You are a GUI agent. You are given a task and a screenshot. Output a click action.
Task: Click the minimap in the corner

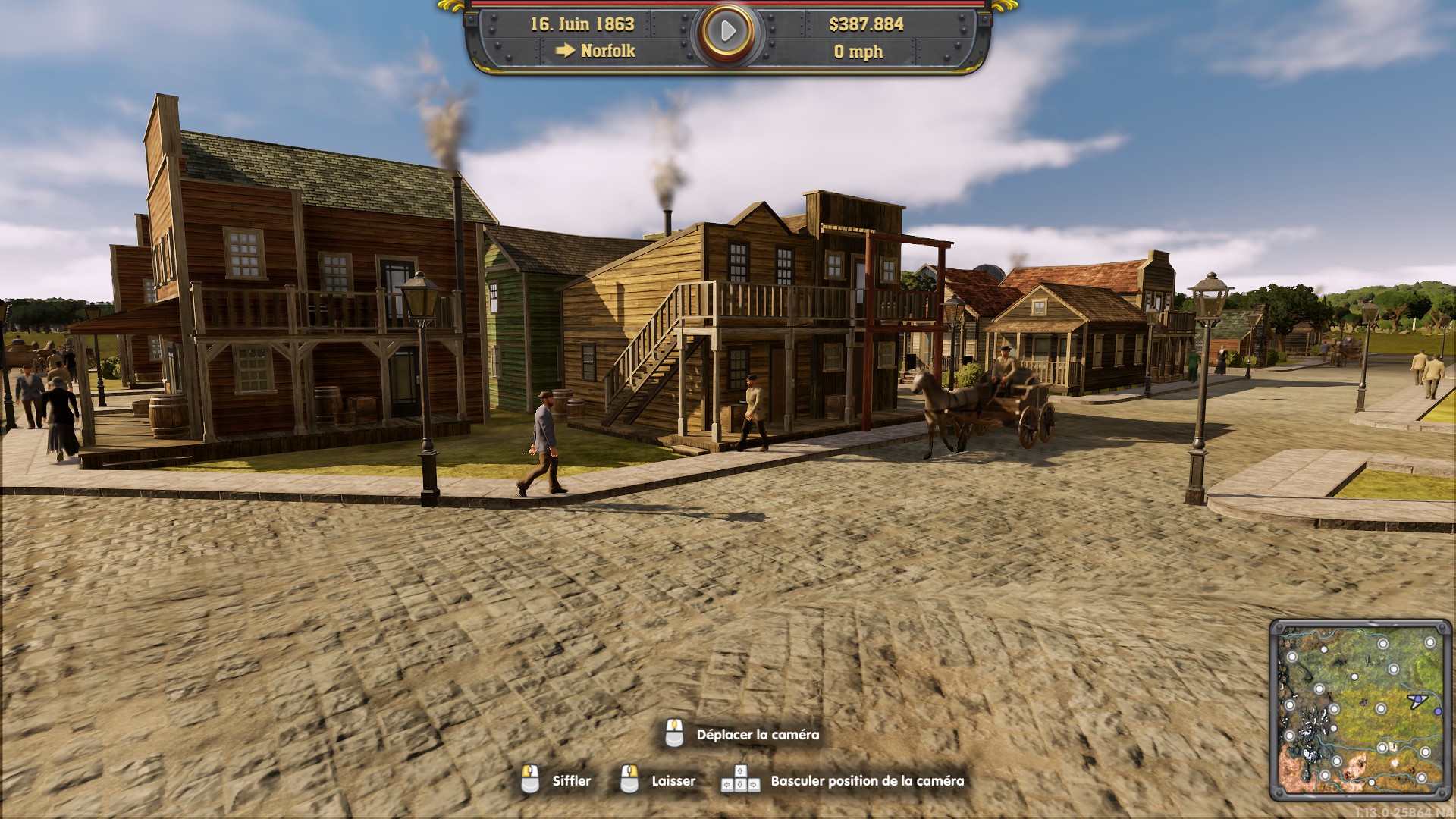pos(1360,711)
